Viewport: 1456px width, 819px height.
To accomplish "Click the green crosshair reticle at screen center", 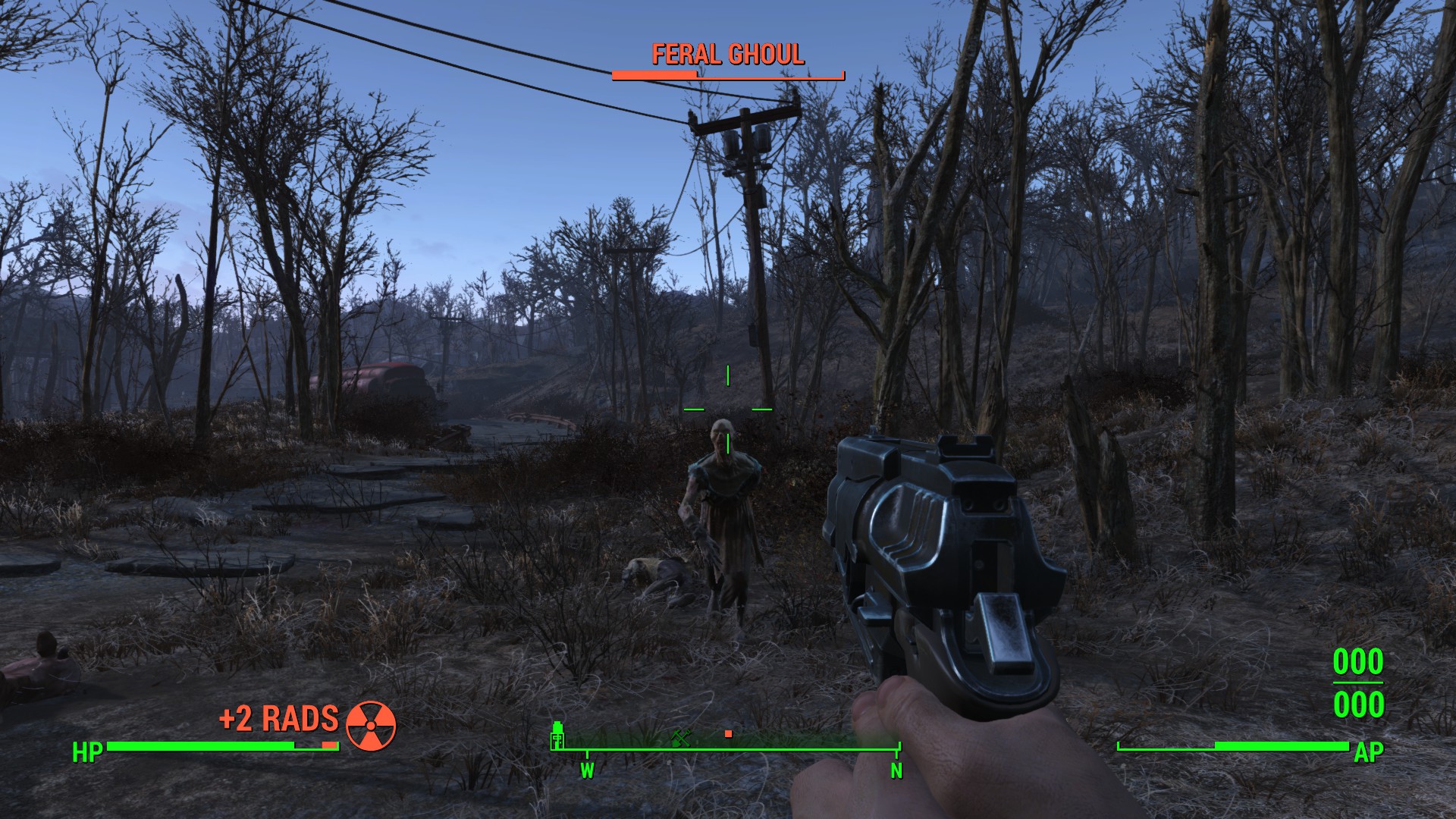I will (728, 411).
